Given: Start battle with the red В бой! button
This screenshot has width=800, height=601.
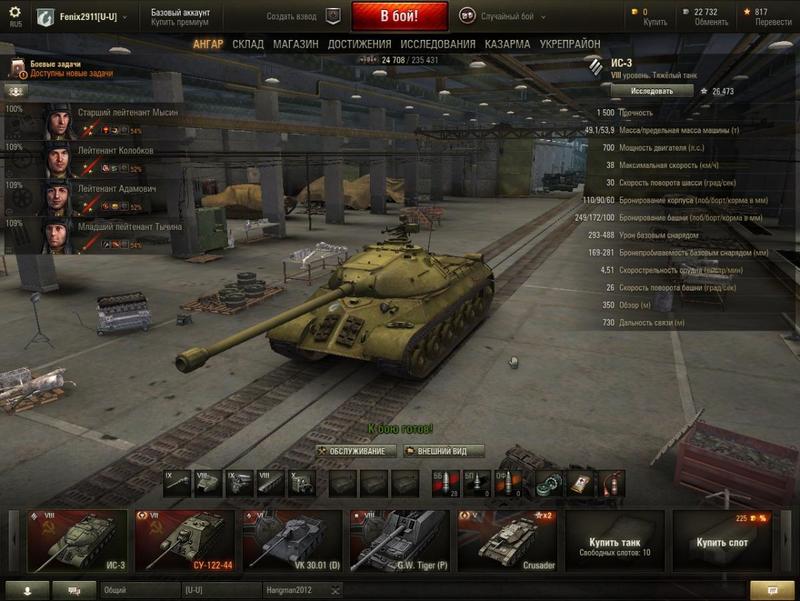Looking at the screenshot, I should click(399, 17).
